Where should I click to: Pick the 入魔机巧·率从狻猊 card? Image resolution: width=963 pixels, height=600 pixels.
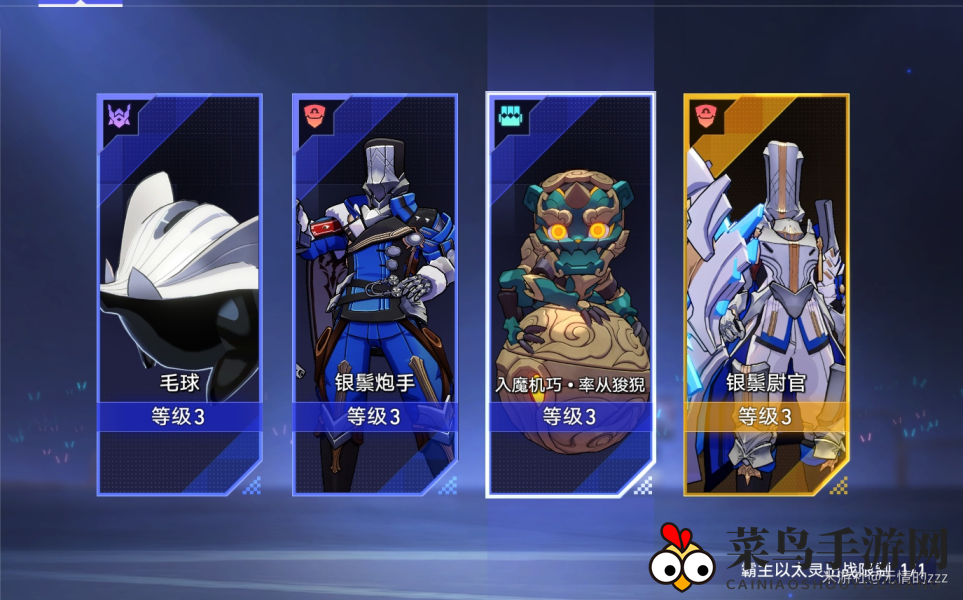click(x=570, y=294)
